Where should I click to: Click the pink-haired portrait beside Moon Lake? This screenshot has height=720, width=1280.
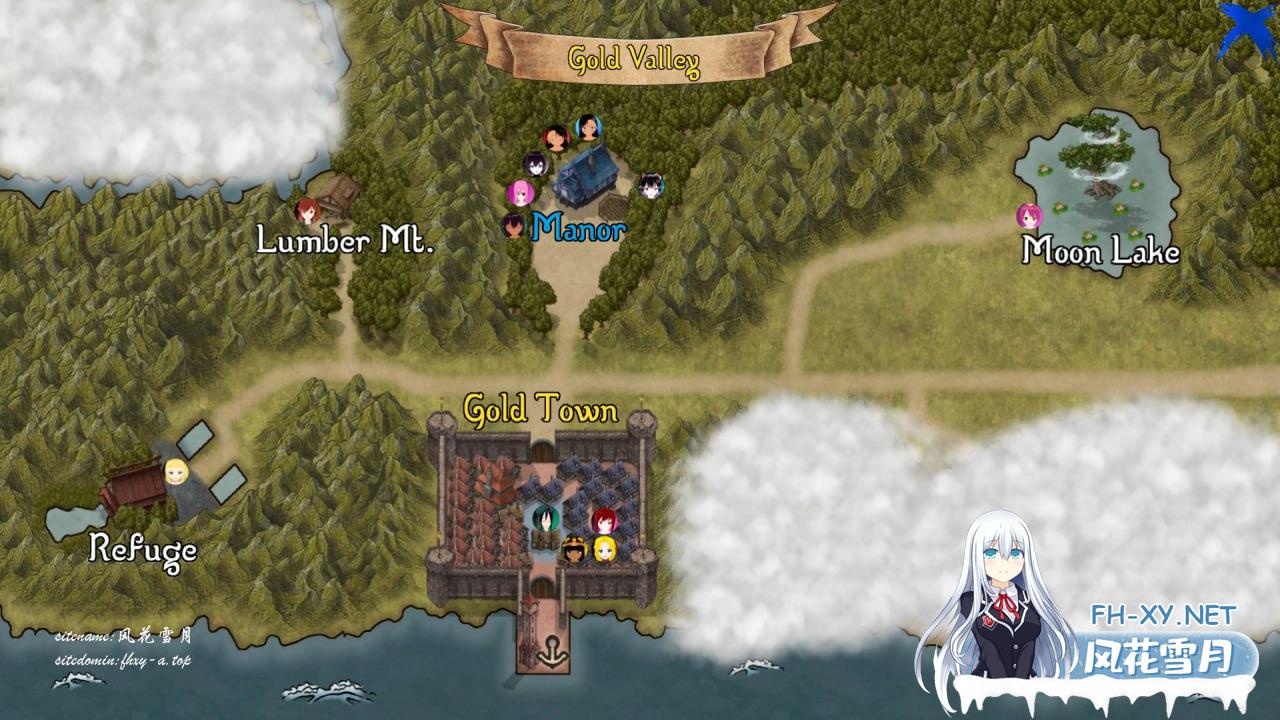point(1029,216)
